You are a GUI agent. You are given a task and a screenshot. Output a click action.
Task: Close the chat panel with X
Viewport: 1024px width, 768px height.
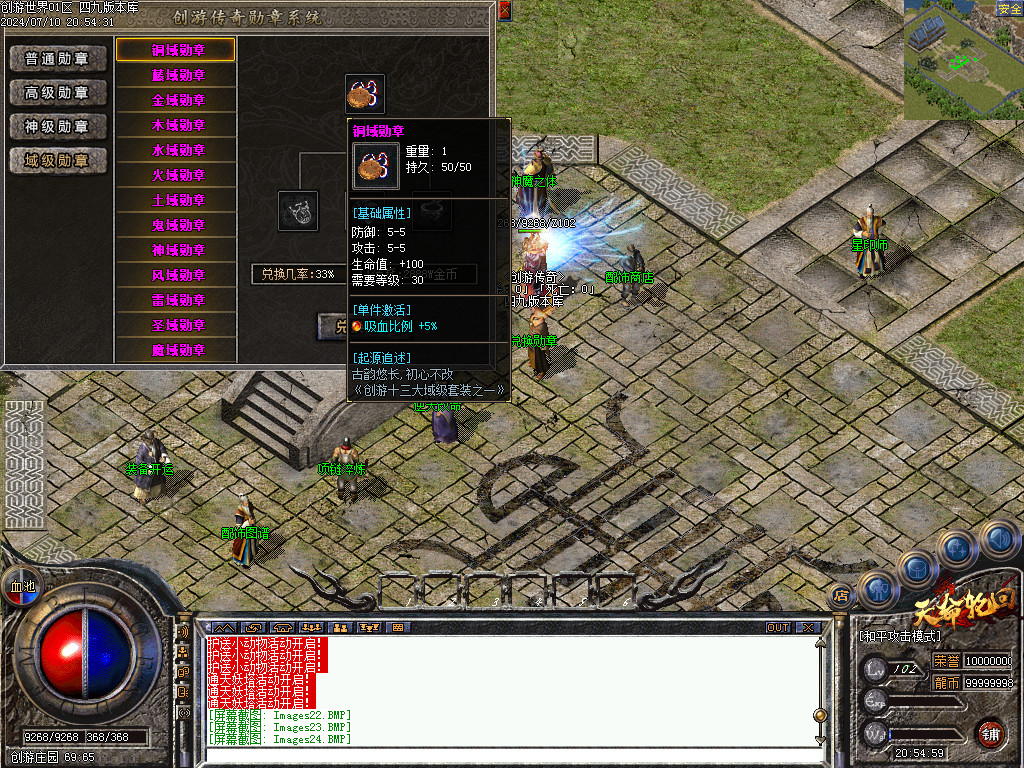[x=807, y=627]
